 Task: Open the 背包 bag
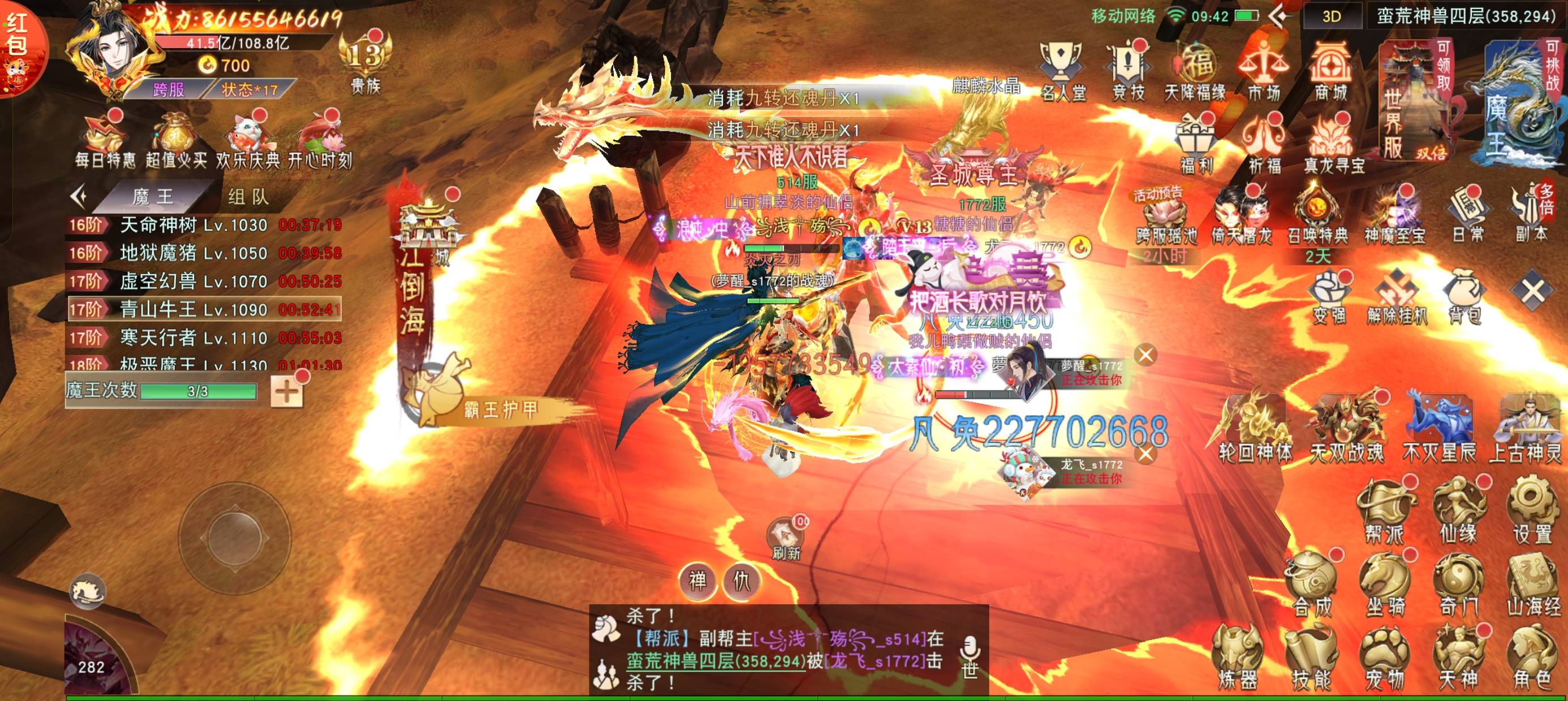point(1464,297)
